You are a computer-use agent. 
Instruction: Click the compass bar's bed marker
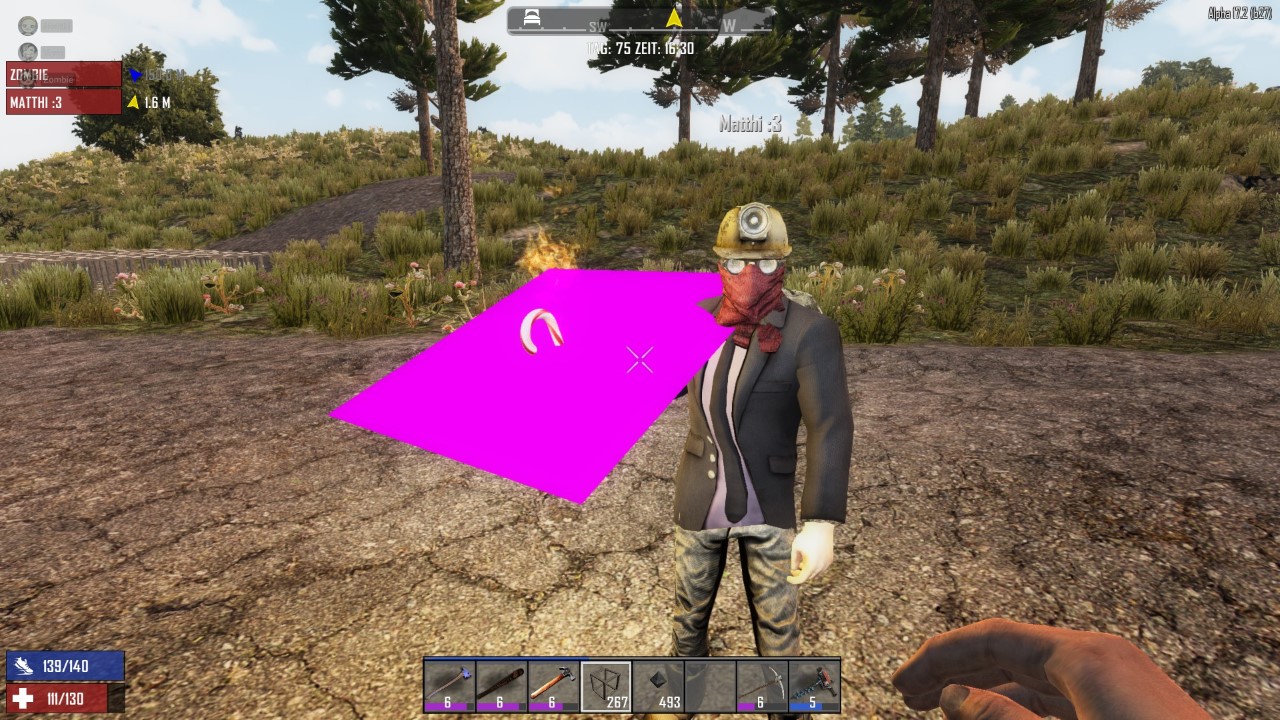point(533,19)
